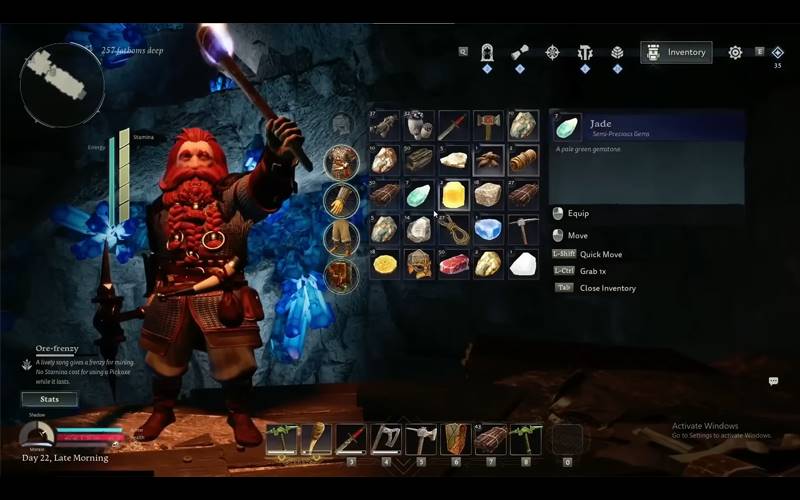Choose the trousers and boots equipment slot

[341, 238]
